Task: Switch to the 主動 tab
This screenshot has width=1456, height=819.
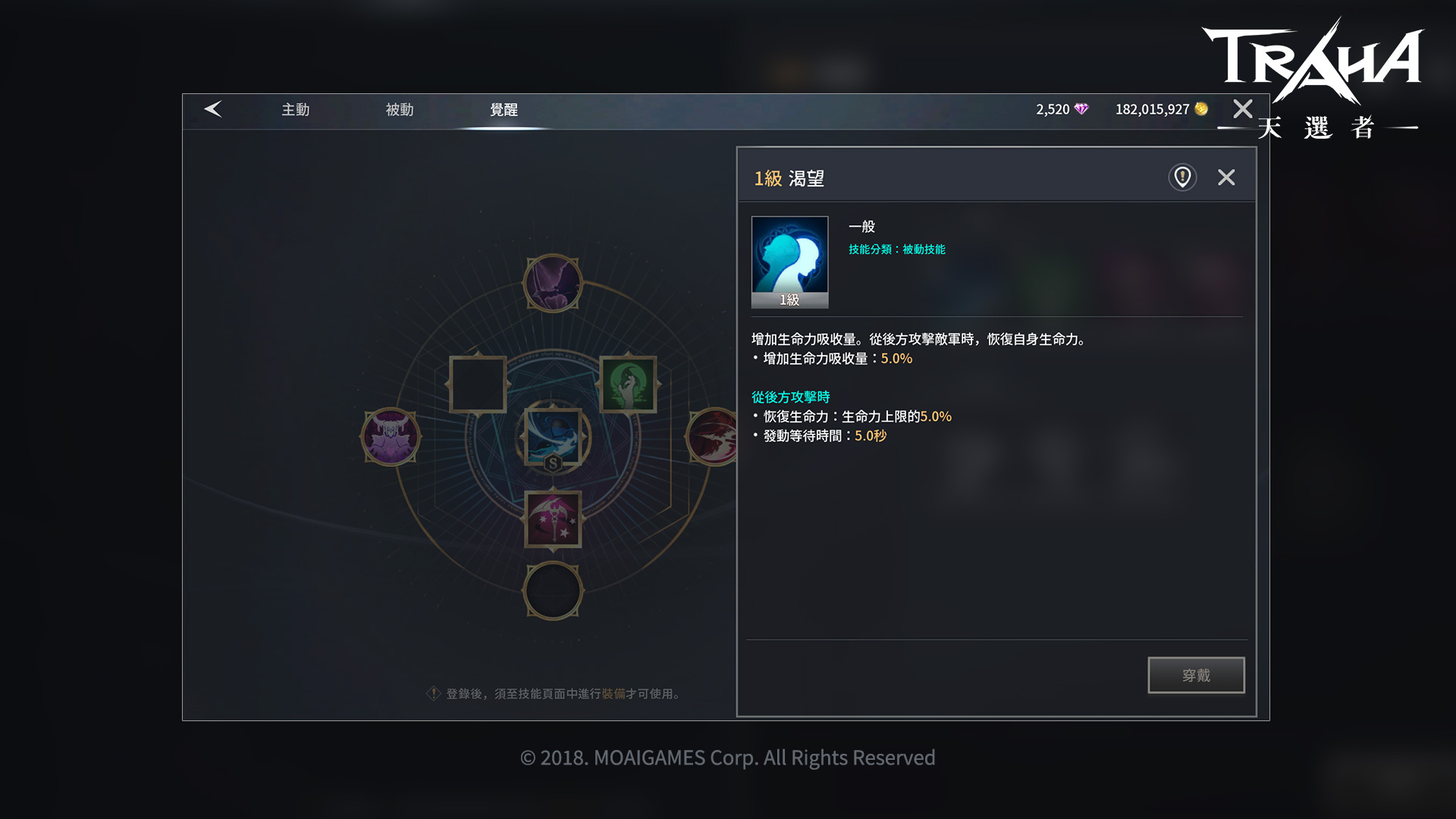Action: [x=295, y=109]
